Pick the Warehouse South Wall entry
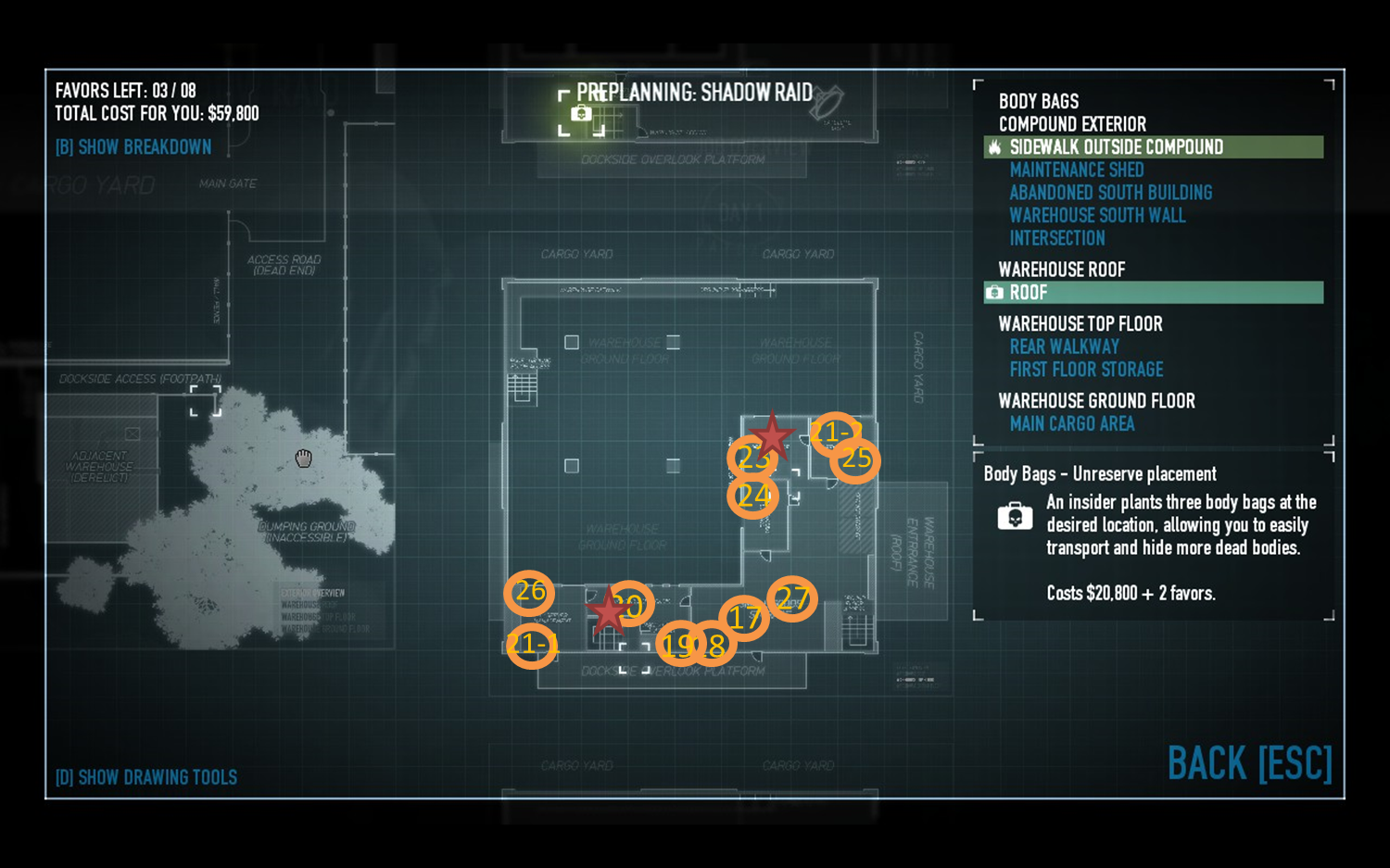Image resolution: width=1390 pixels, height=868 pixels. [1097, 216]
